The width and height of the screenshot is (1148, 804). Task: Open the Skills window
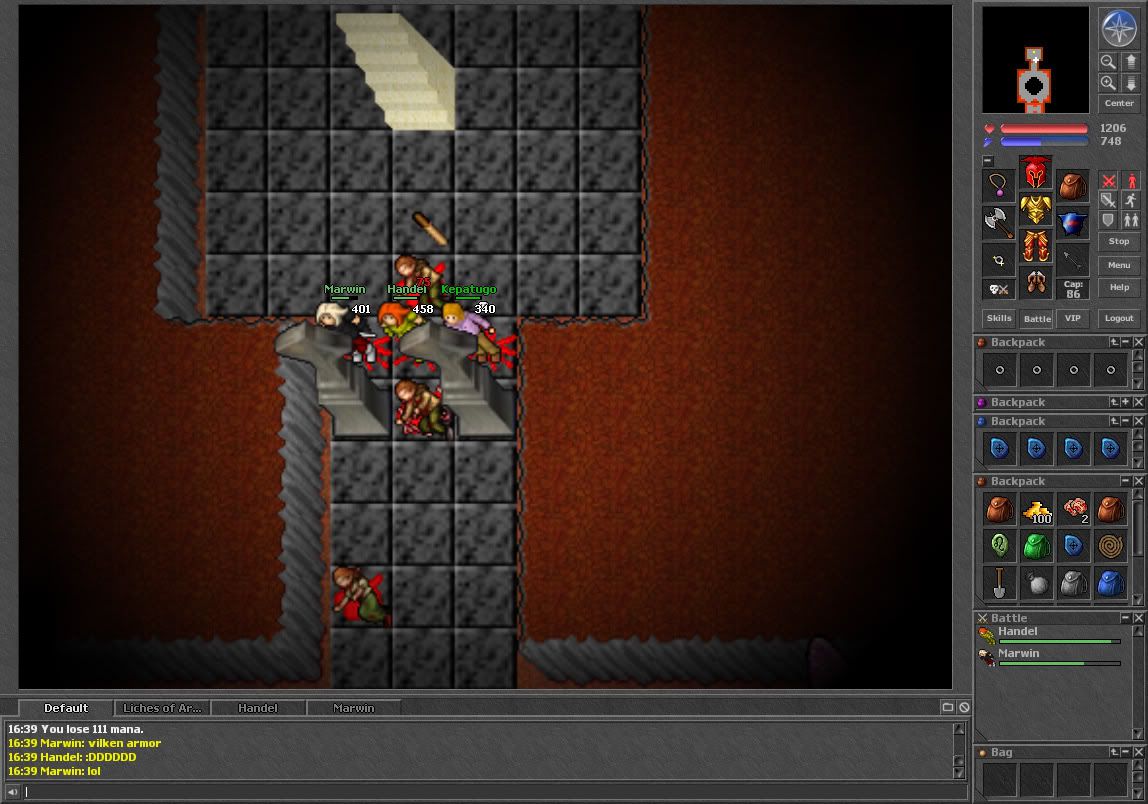pos(999,318)
